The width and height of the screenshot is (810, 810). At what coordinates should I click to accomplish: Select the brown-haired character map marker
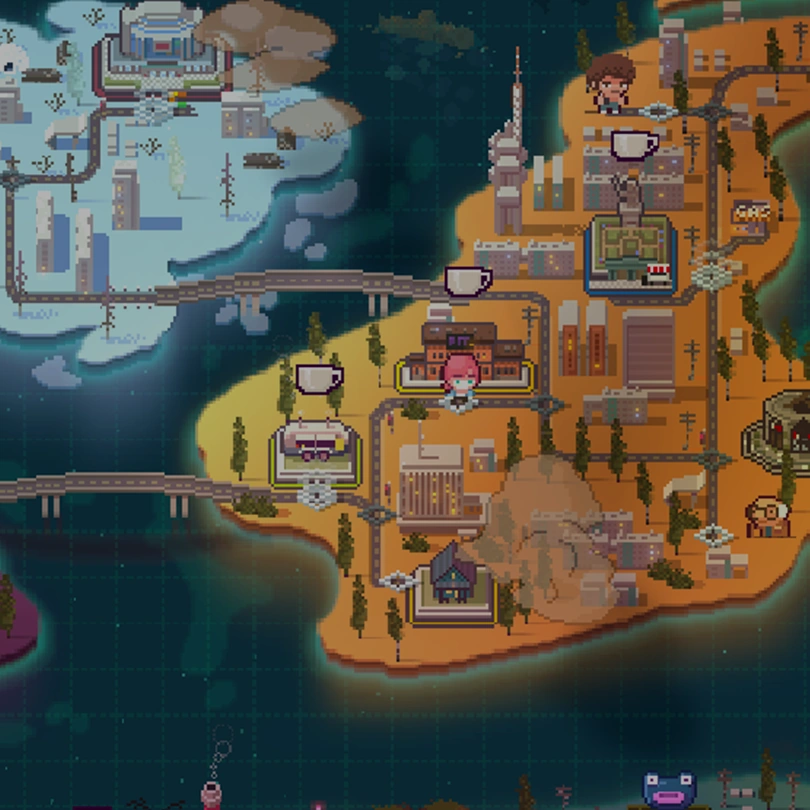(609, 82)
